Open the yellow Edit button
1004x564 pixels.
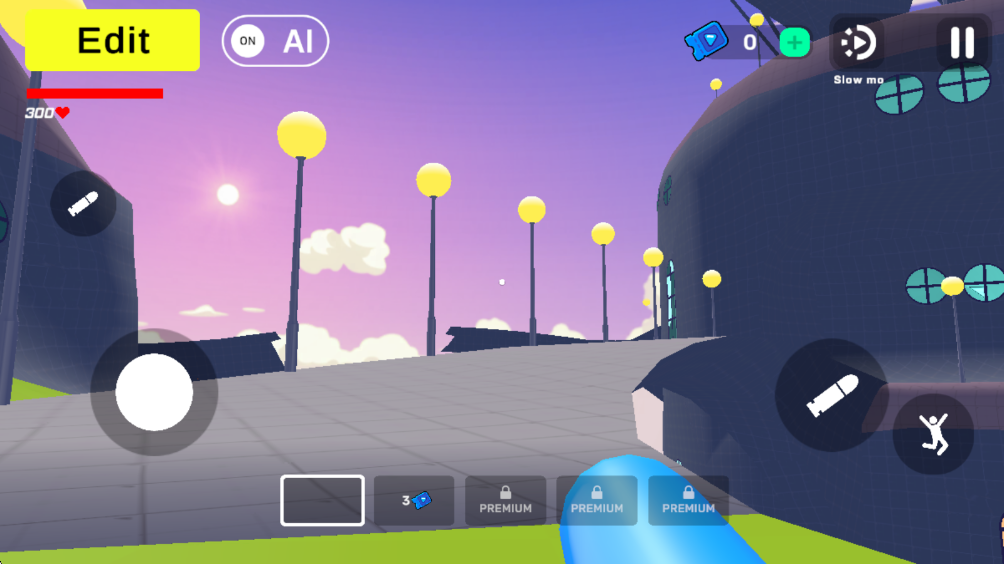[113, 40]
